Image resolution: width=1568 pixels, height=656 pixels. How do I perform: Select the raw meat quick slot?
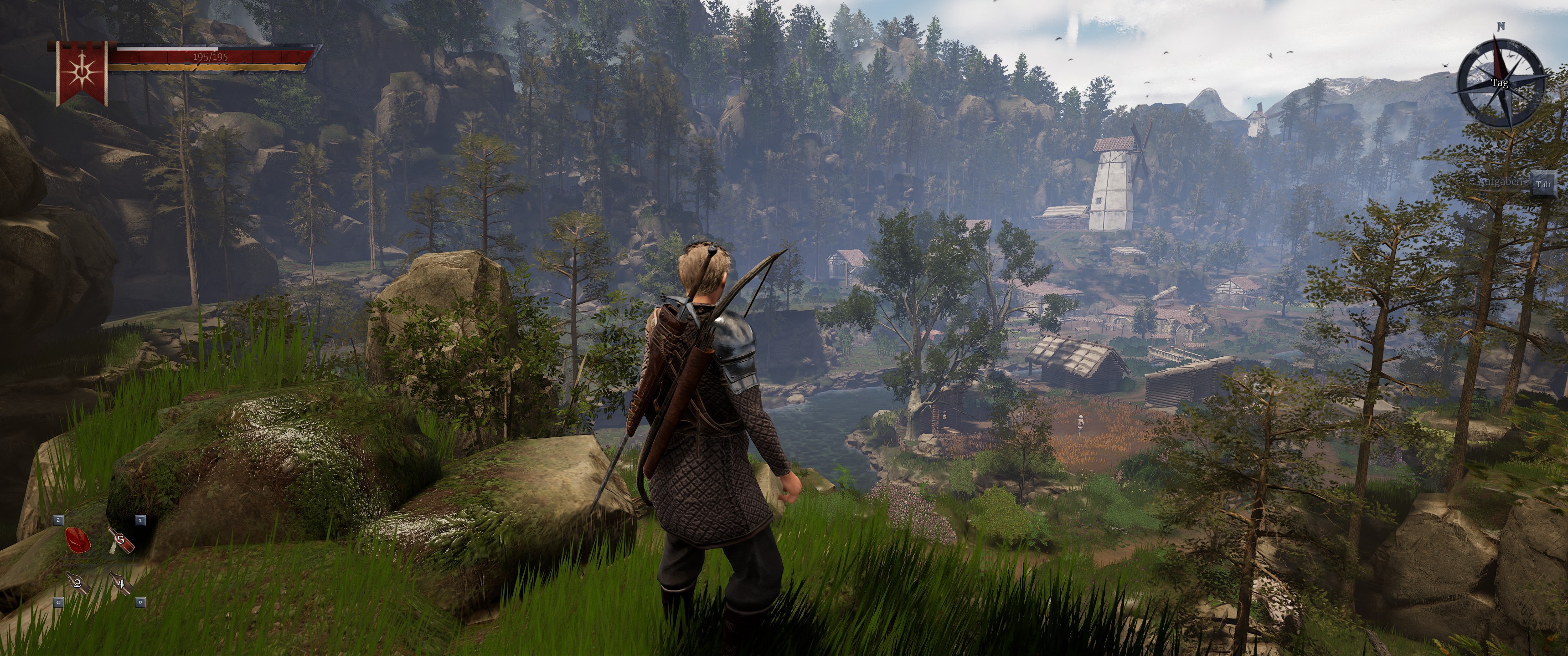coord(77,540)
